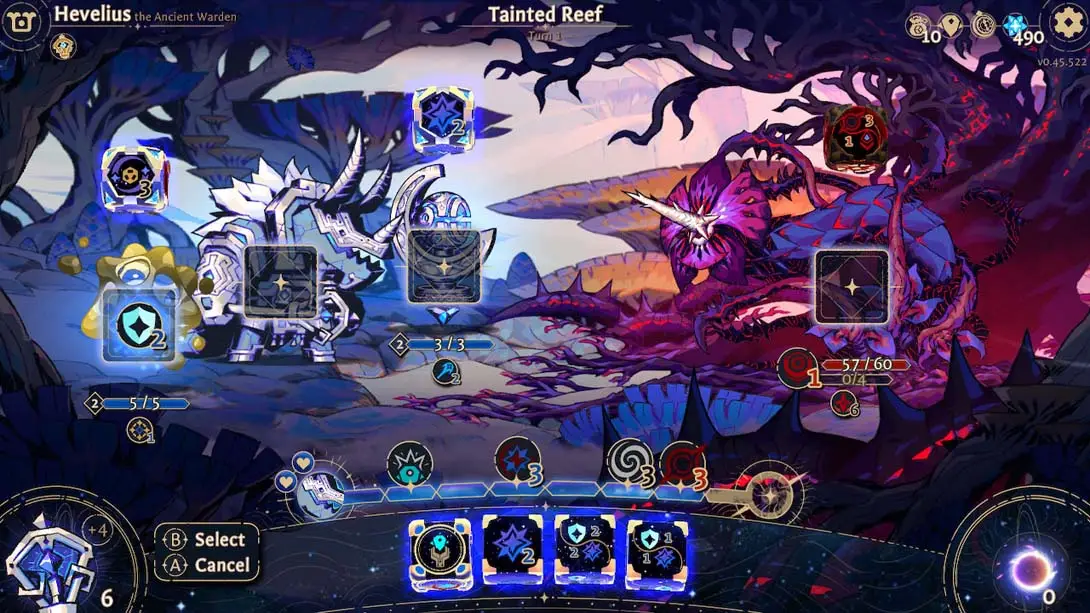Pick the blue star 2 die in hand

pyautogui.click(x=513, y=549)
